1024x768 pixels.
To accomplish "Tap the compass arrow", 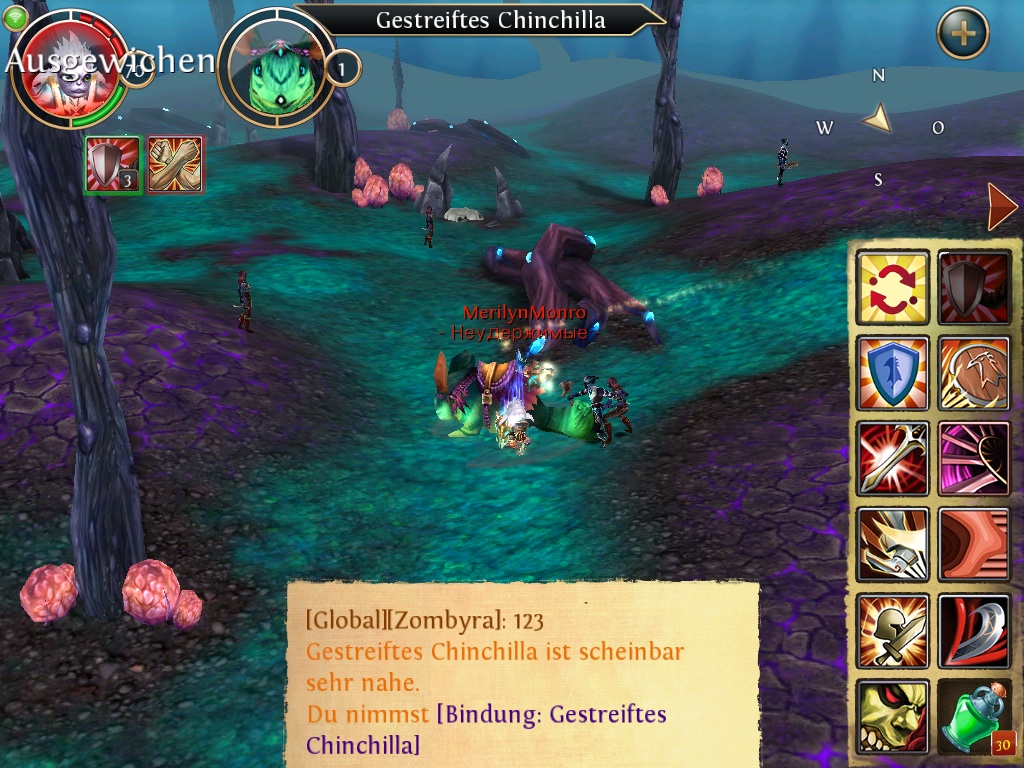I will tap(878, 119).
